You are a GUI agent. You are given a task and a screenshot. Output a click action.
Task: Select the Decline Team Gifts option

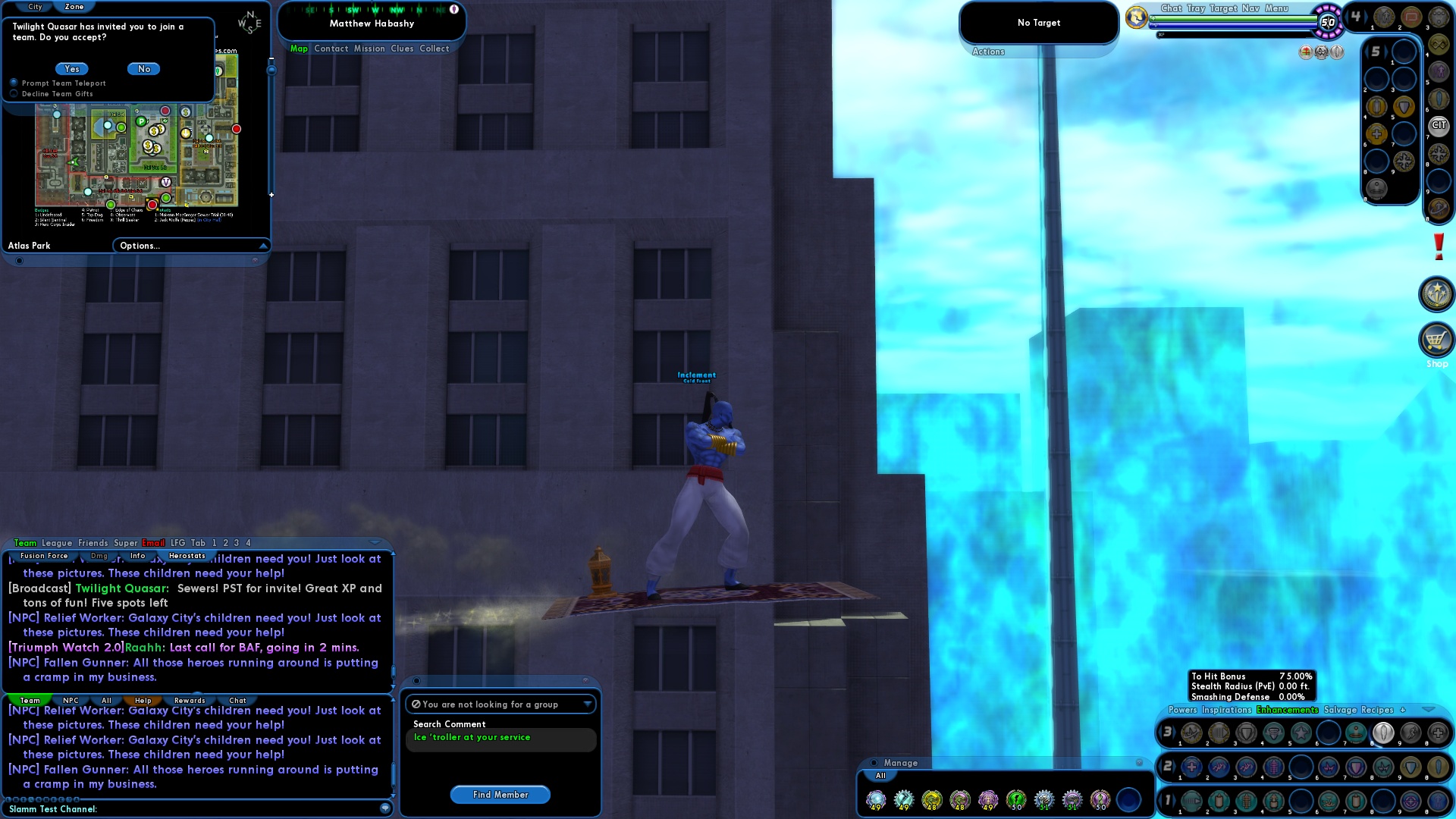[x=14, y=93]
